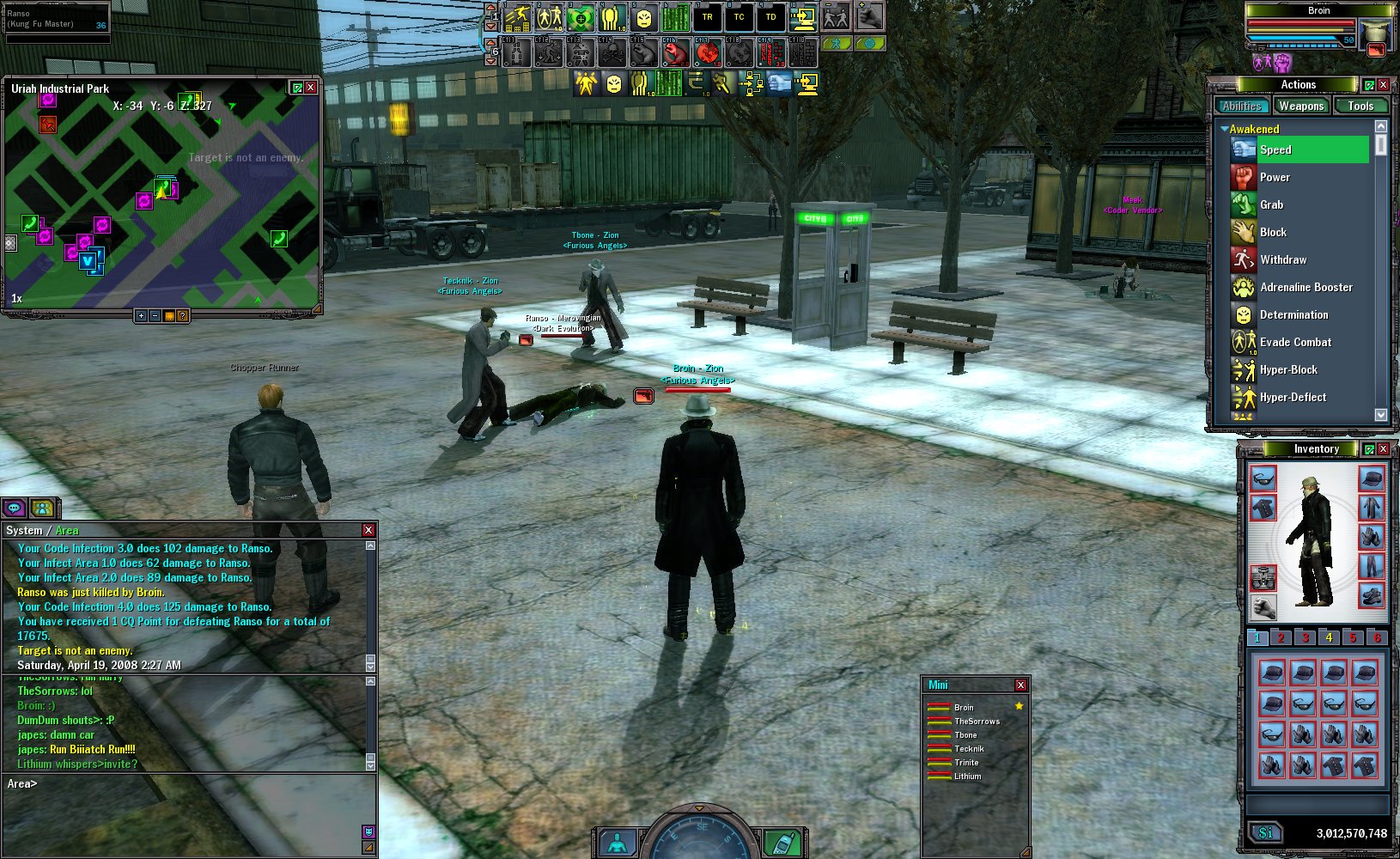Close the Inventory window
This screenshot has height=859, width=1400.
tap(1383, 449)
